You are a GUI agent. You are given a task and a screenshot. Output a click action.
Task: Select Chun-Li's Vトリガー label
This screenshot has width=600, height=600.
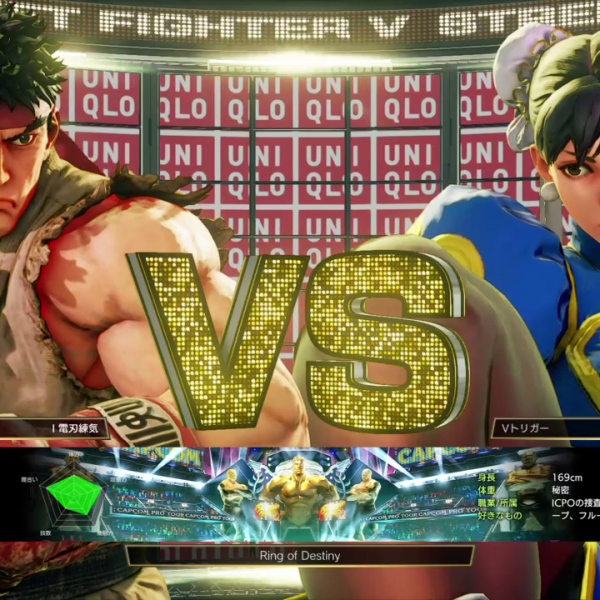tap(540, 429)
